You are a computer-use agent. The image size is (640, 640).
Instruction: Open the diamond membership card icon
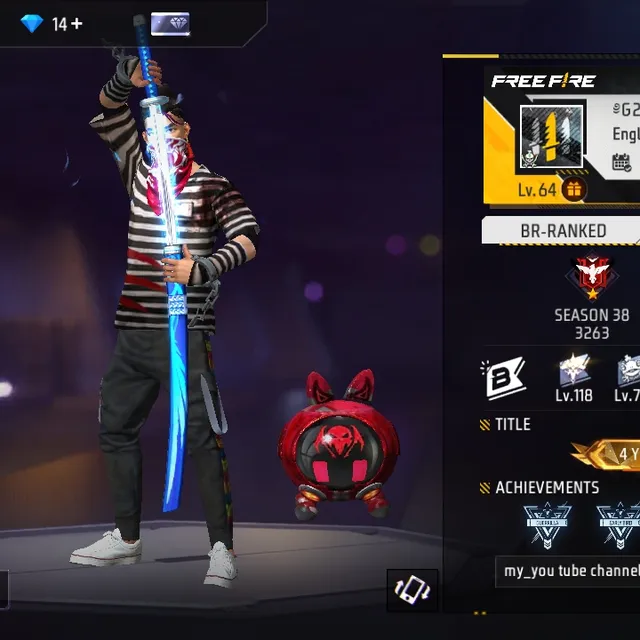click(x=170, y=24)
